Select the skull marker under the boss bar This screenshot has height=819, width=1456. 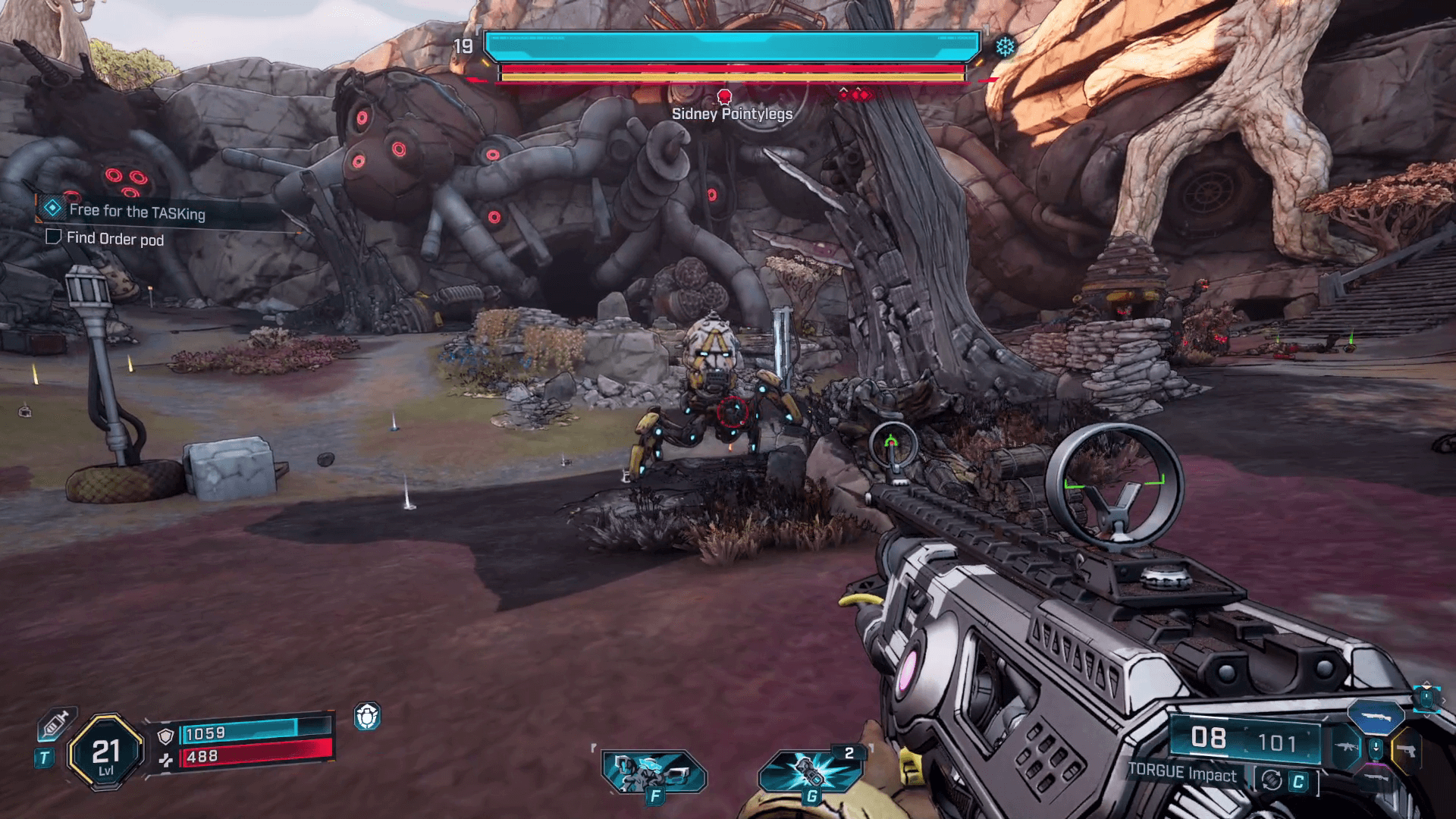[x=724, y=96]
